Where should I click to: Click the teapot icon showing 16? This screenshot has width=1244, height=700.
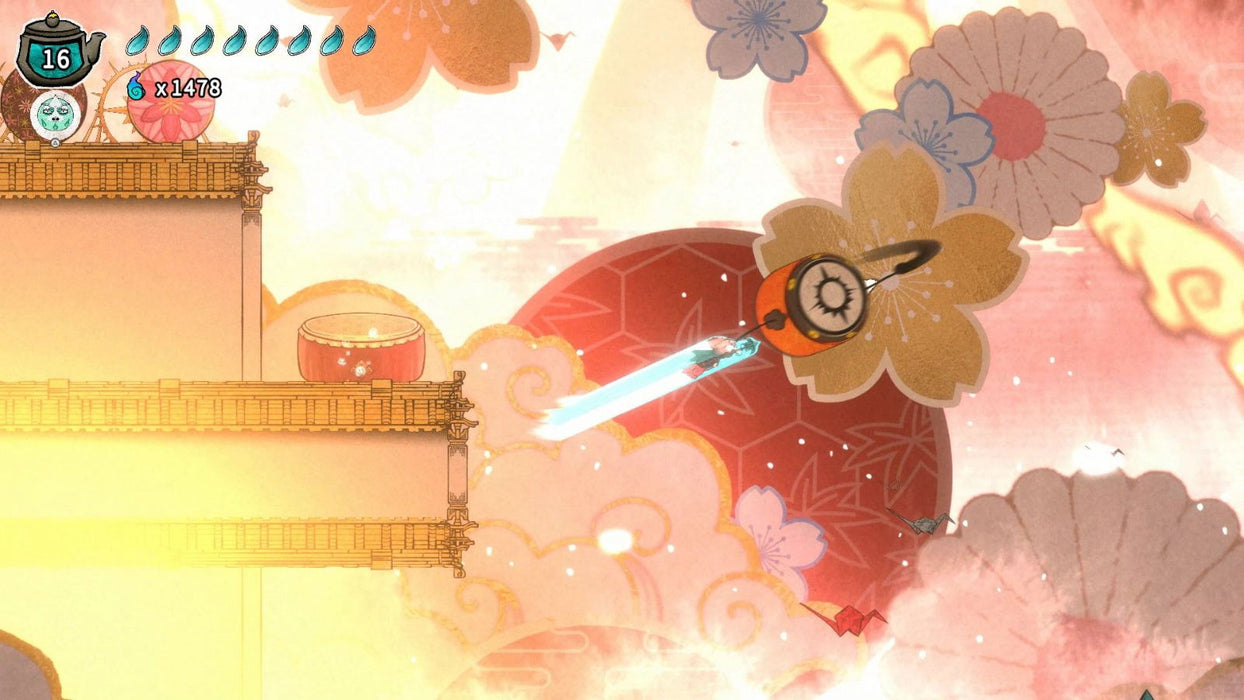tap(56, 52)
